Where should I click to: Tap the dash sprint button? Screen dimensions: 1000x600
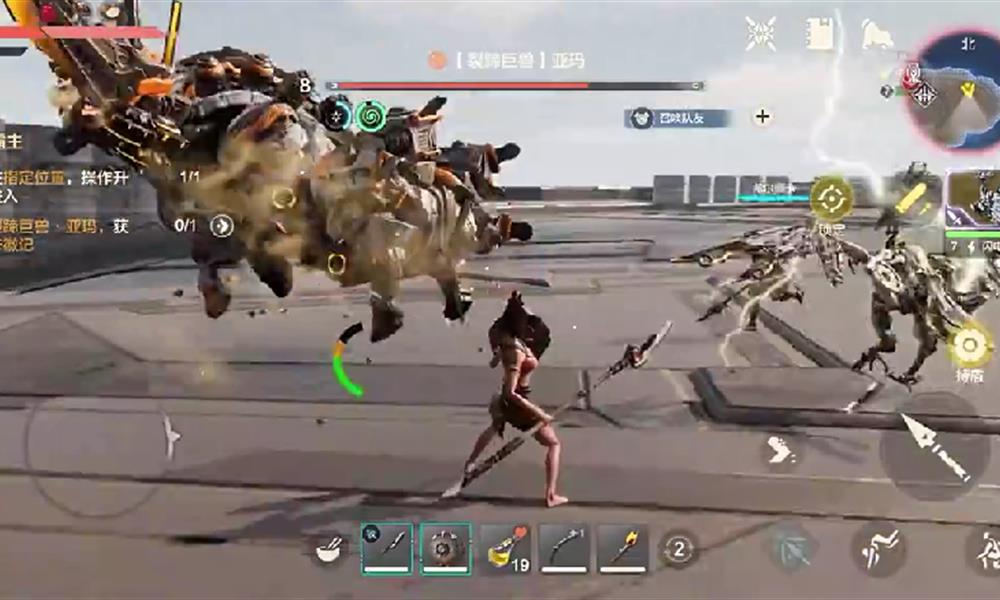(781, 451)
